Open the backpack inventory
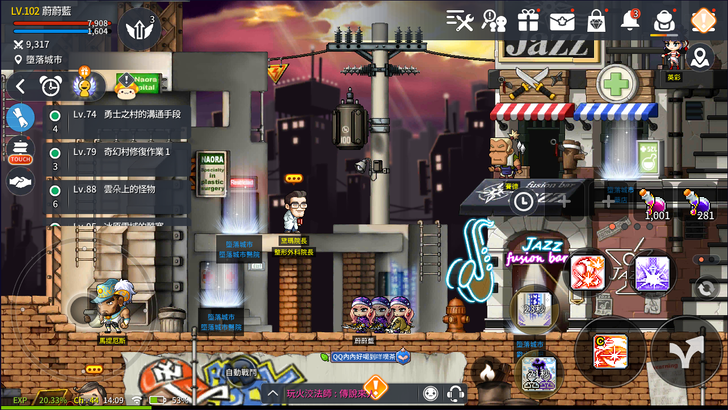Viewport: 728px width, 410px height. pyautogui.click(x=663, y=20)
